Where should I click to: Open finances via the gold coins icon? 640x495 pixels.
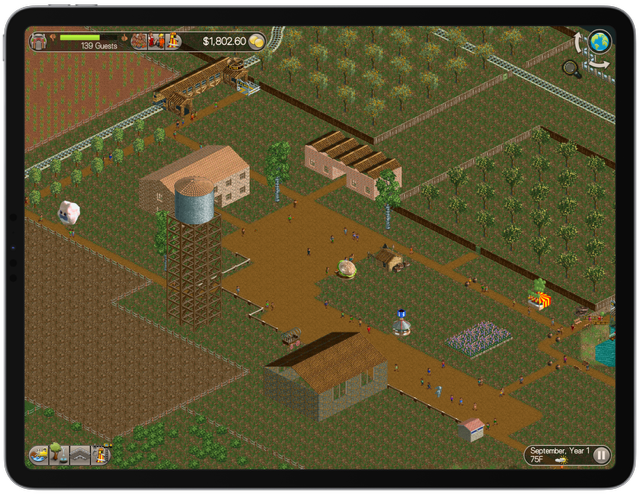[257, 41]
